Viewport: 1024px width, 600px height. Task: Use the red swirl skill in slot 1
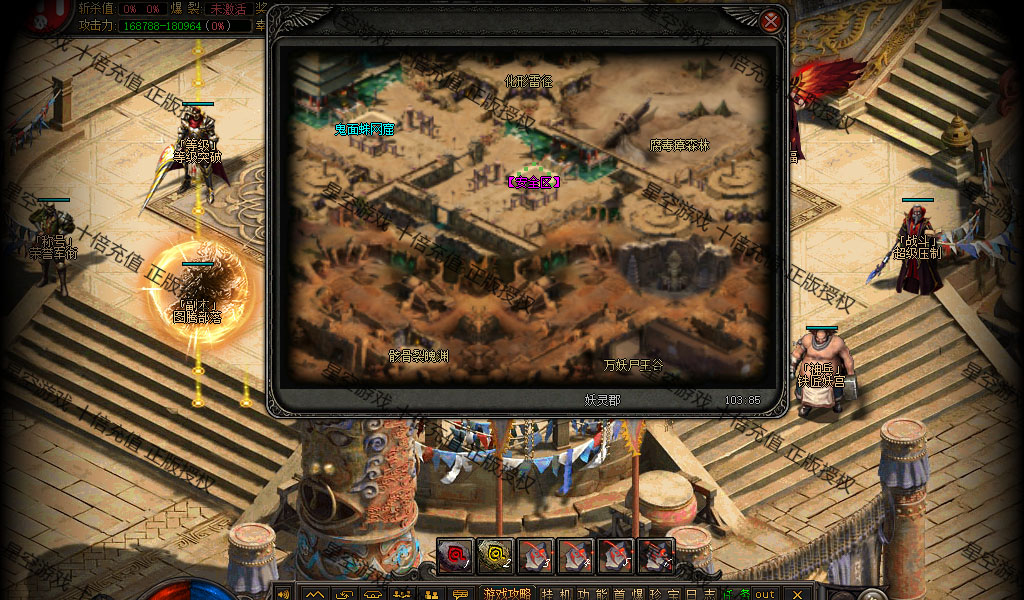(455, 555)
